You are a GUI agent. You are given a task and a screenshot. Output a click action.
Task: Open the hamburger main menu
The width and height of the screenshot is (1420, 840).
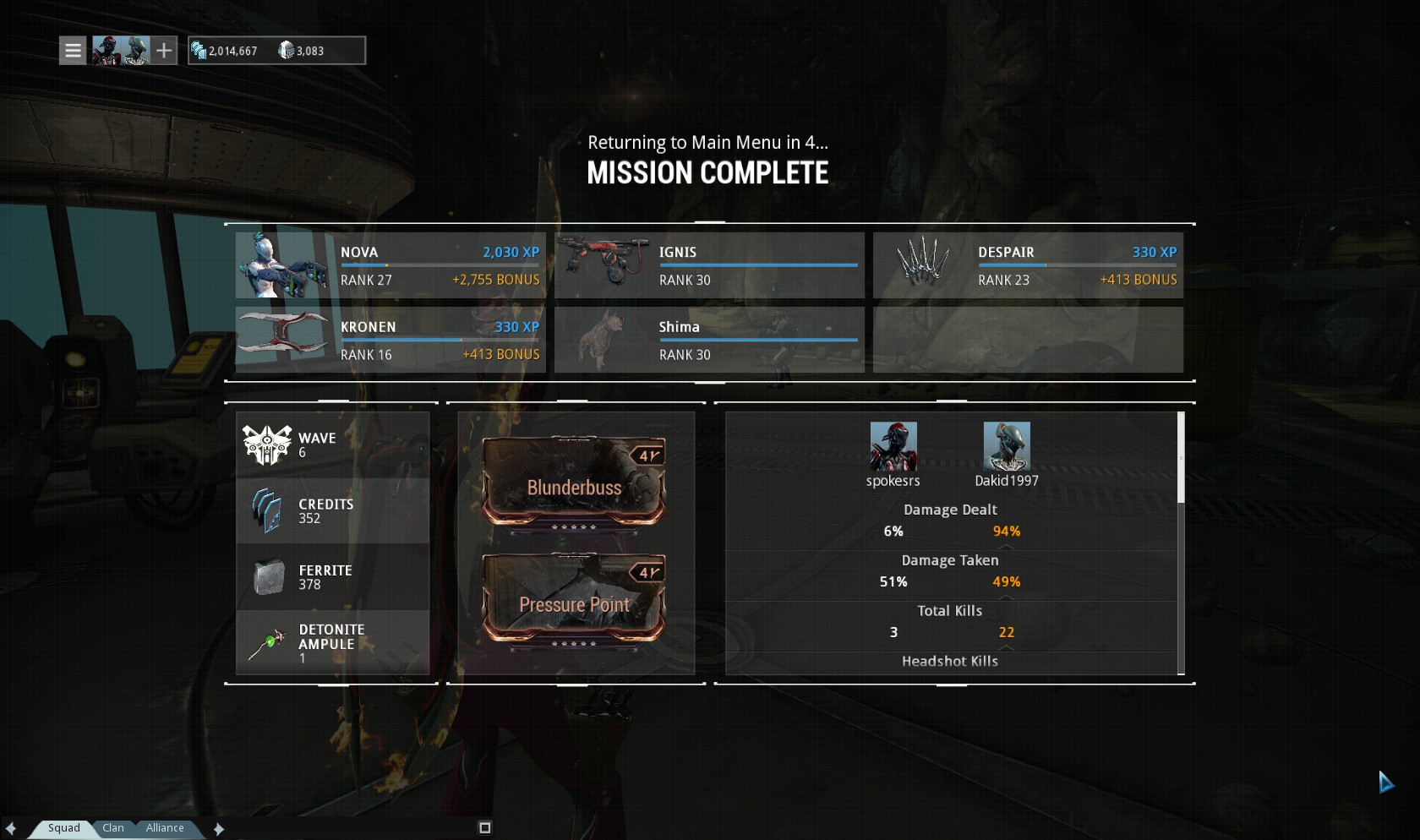[74, 51]
